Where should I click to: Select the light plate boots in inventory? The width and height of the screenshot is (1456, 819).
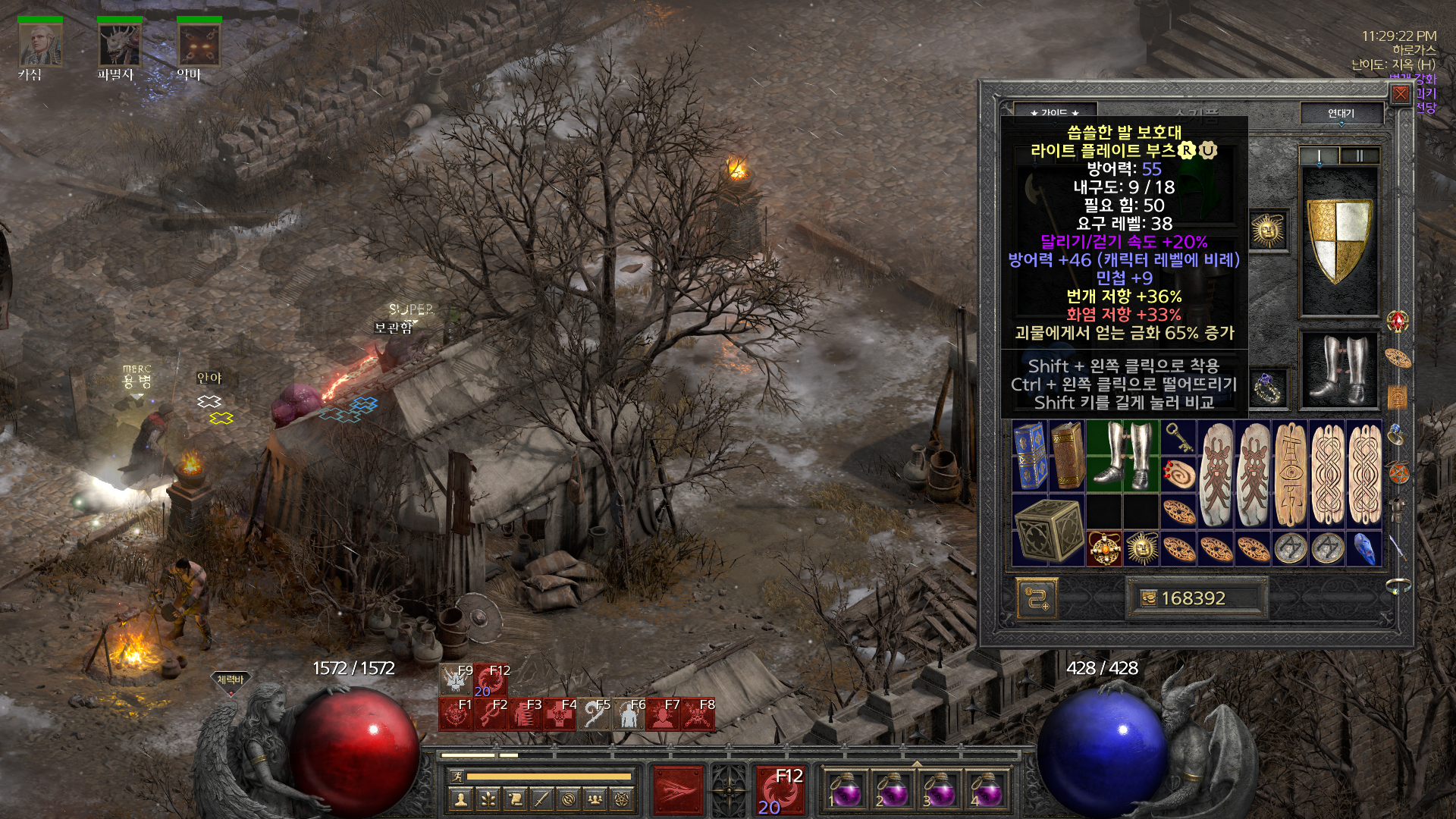[1122, 457]
